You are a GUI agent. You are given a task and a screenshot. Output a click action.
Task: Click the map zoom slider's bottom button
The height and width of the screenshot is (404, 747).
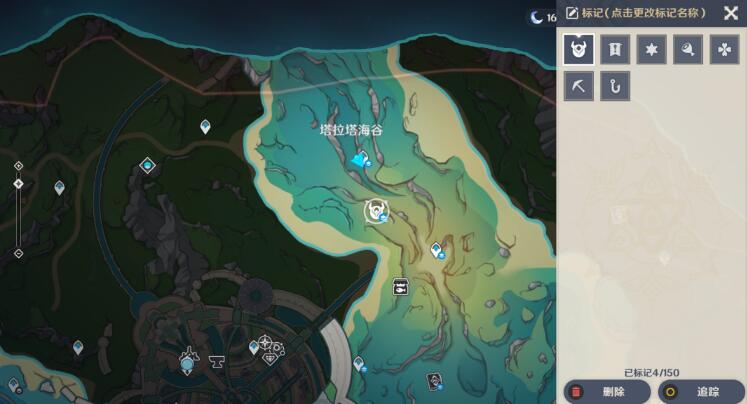point(18,253)
